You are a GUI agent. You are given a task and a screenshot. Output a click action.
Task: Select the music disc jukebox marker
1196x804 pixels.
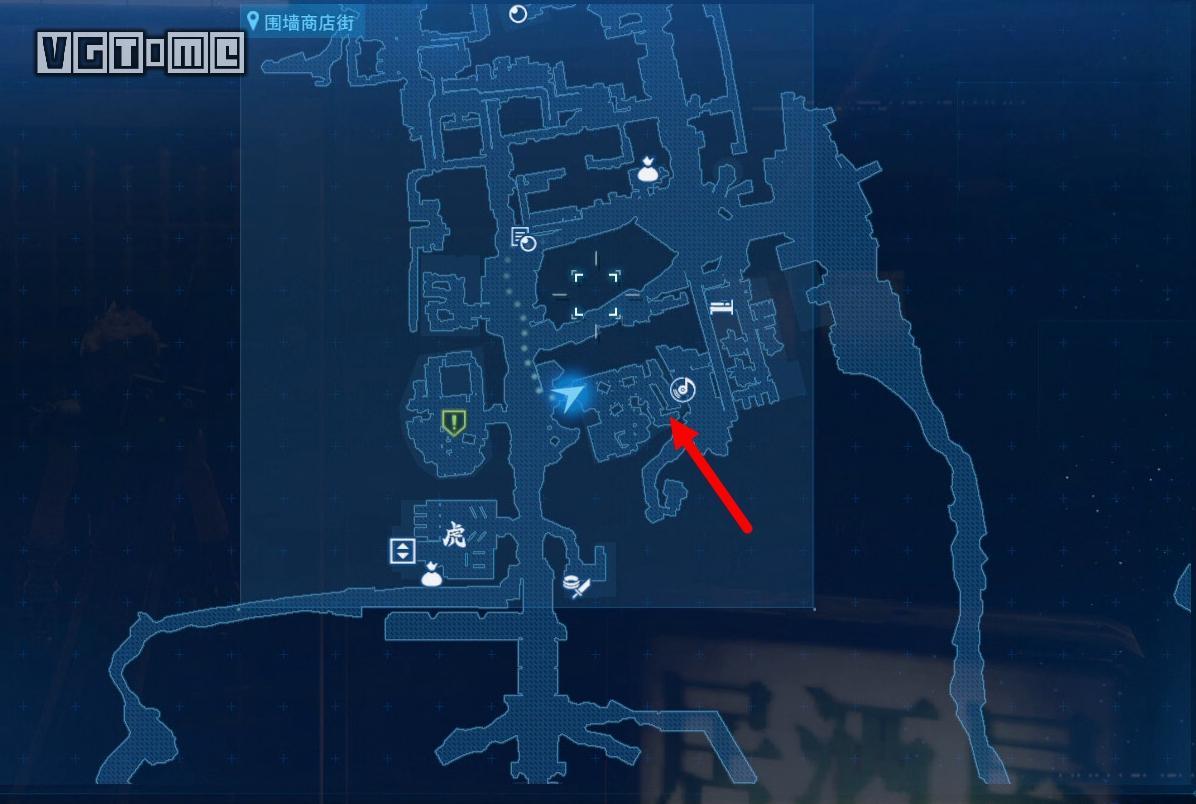pos(683,390)
